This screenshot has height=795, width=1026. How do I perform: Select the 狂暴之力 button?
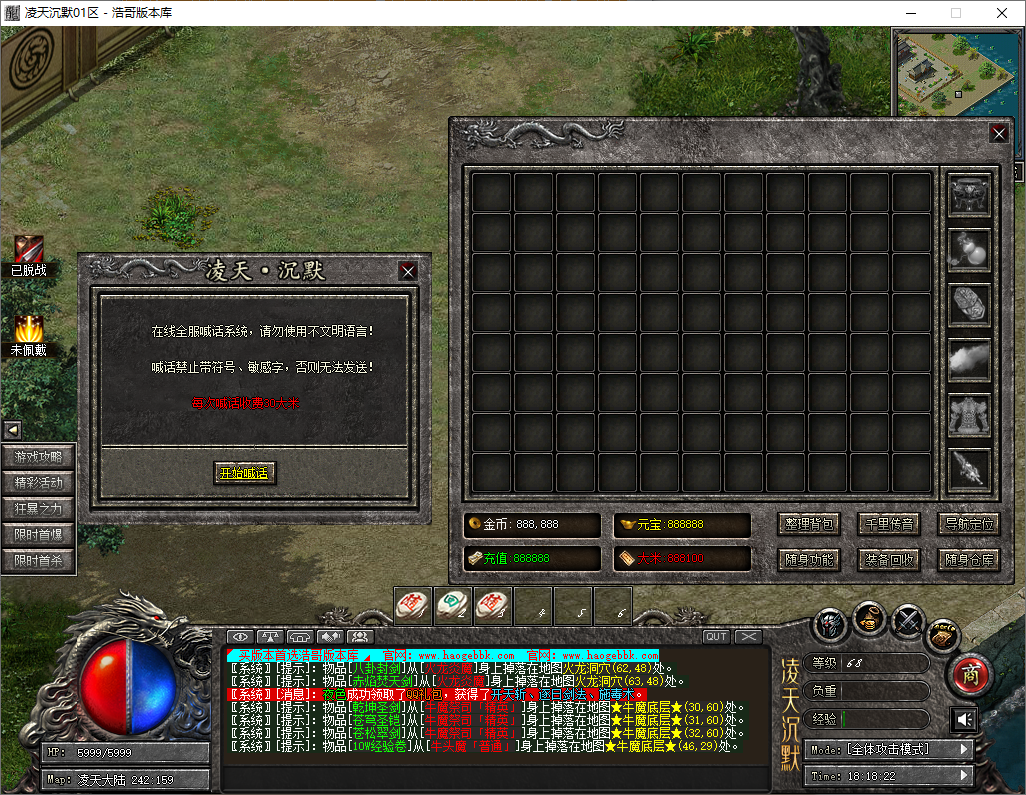point(39,509)
